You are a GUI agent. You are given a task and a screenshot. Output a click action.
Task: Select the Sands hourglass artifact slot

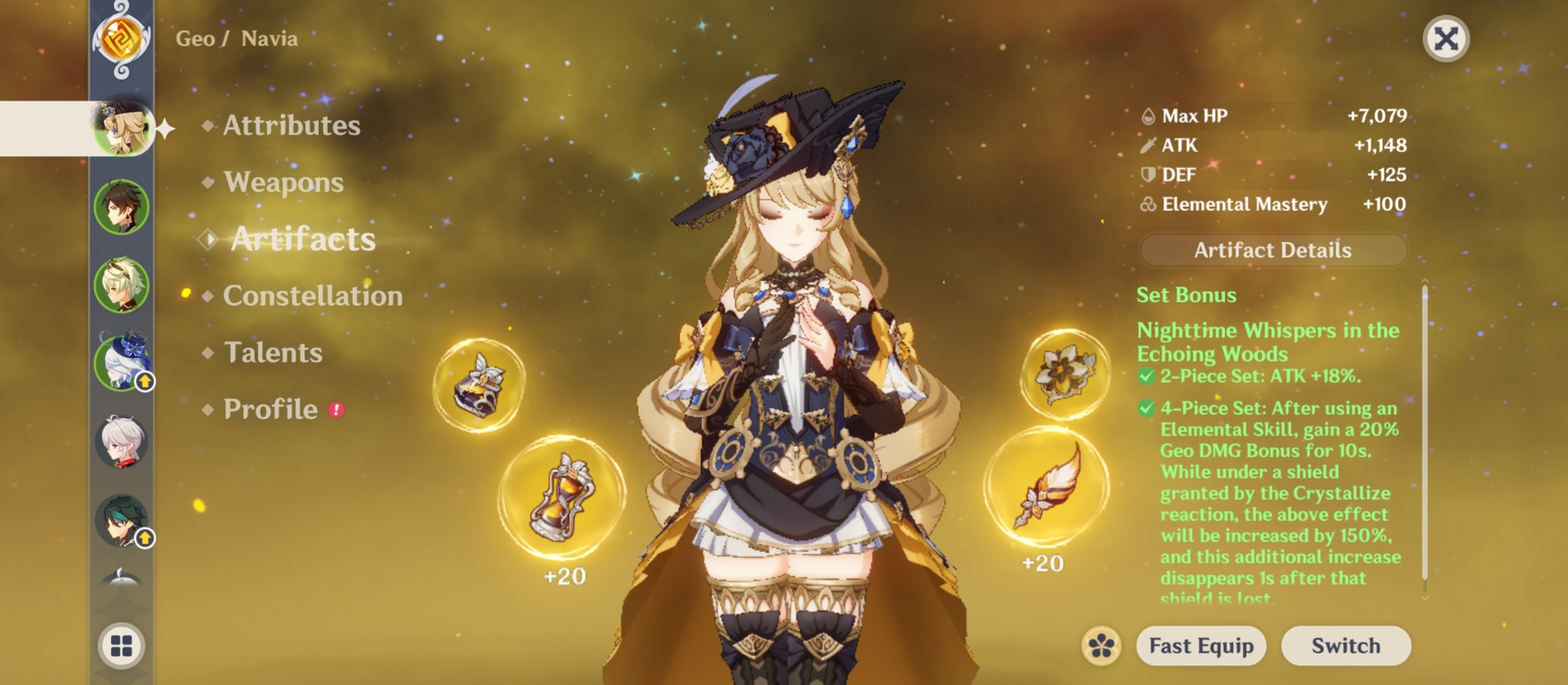click(560, 498)
